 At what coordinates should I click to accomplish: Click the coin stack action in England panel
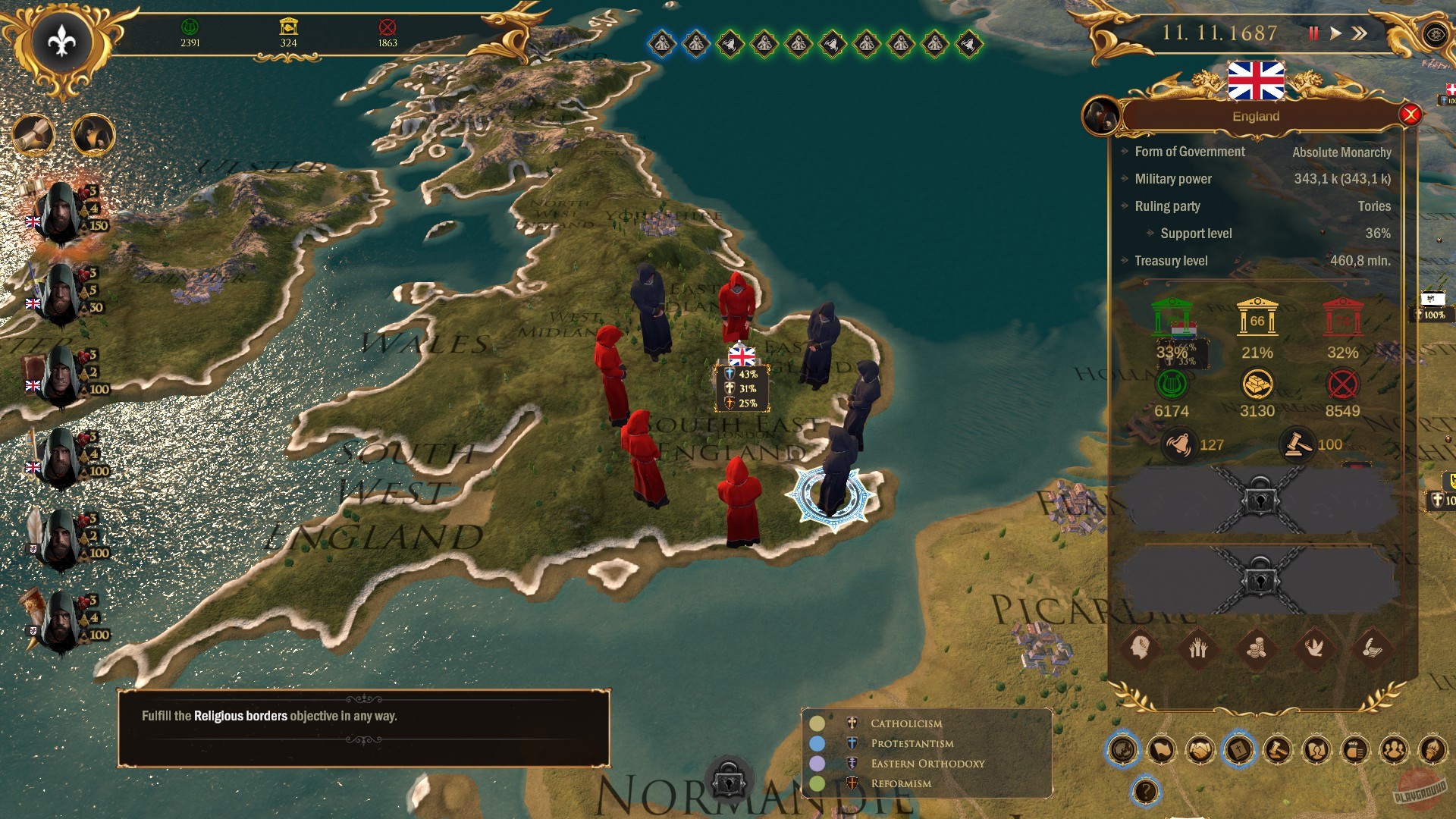coord(1256,648)
